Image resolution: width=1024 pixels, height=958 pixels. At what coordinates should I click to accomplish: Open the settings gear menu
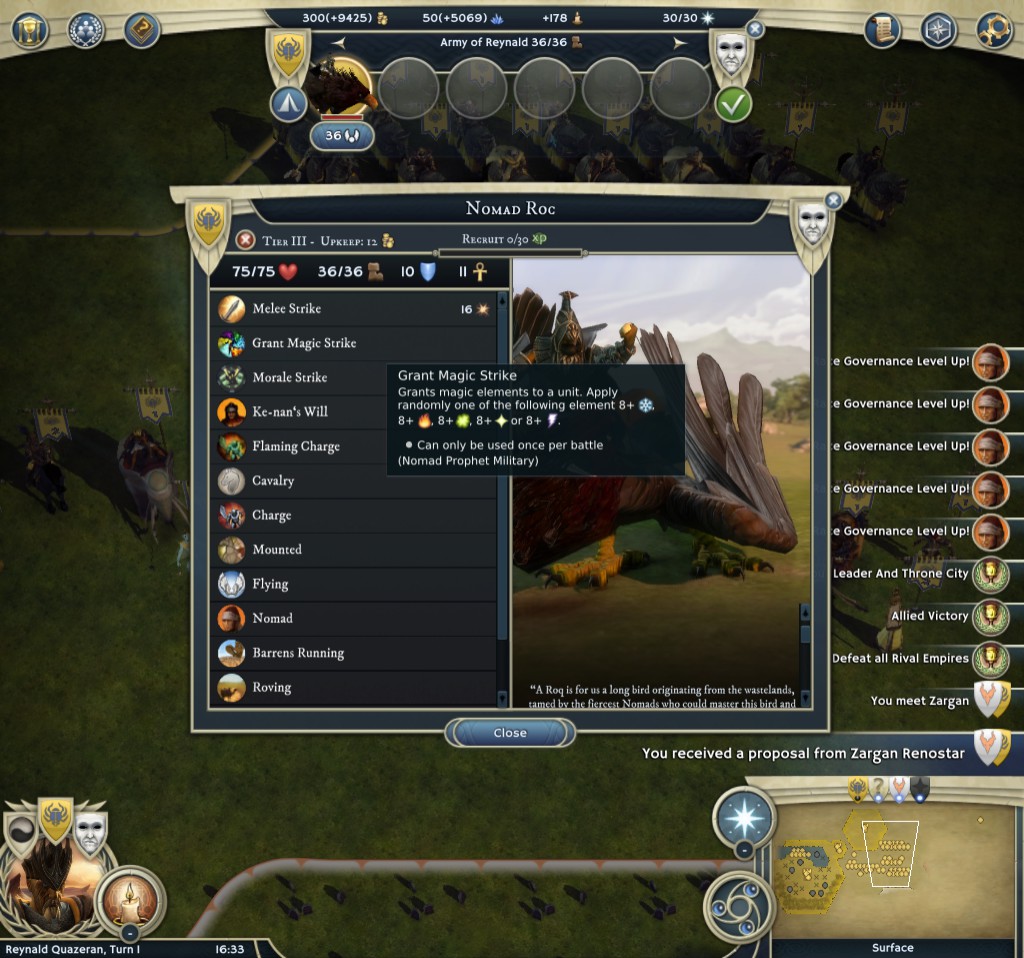point(994,30)
